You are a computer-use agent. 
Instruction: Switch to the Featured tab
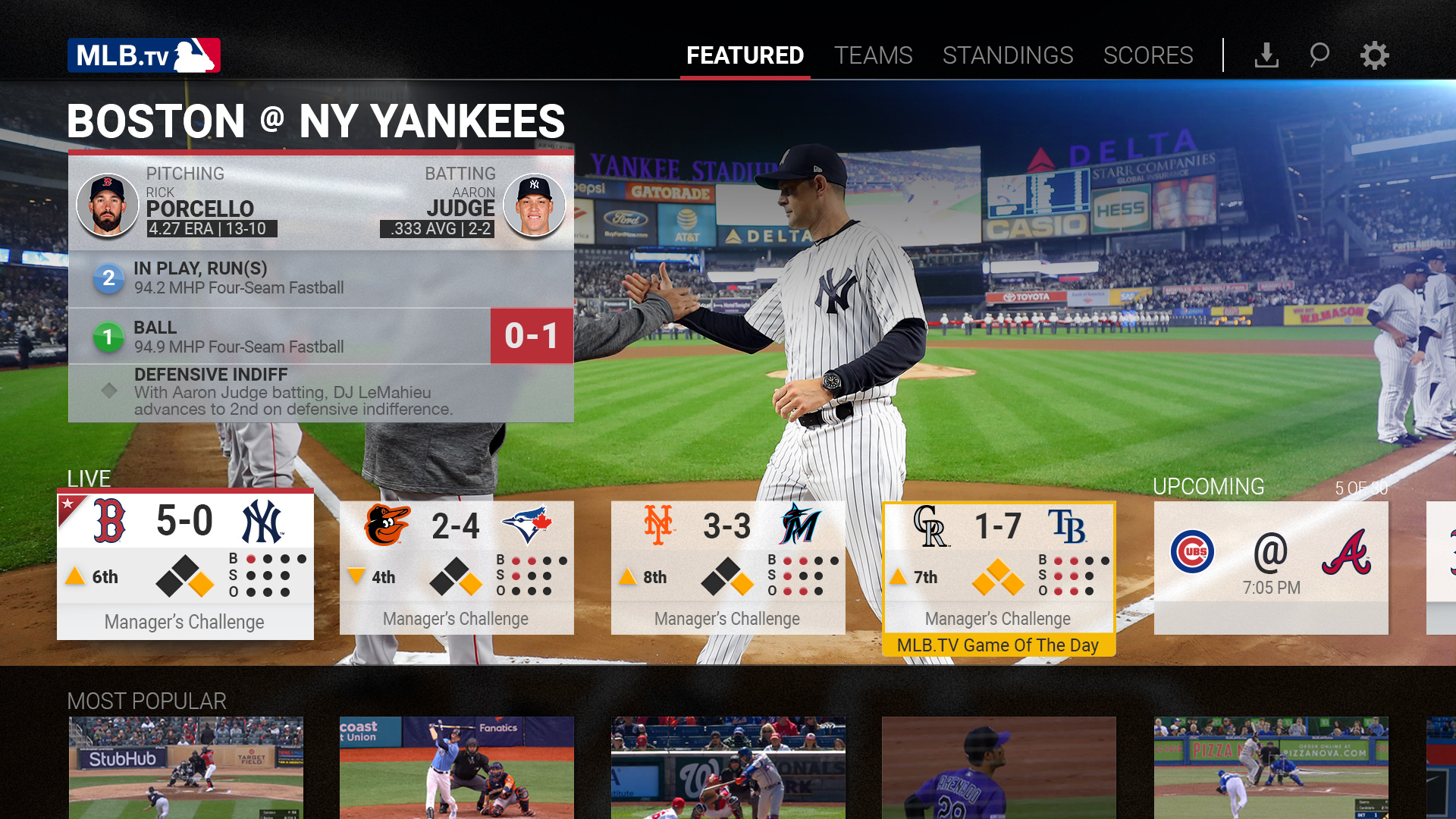(745, 55)
